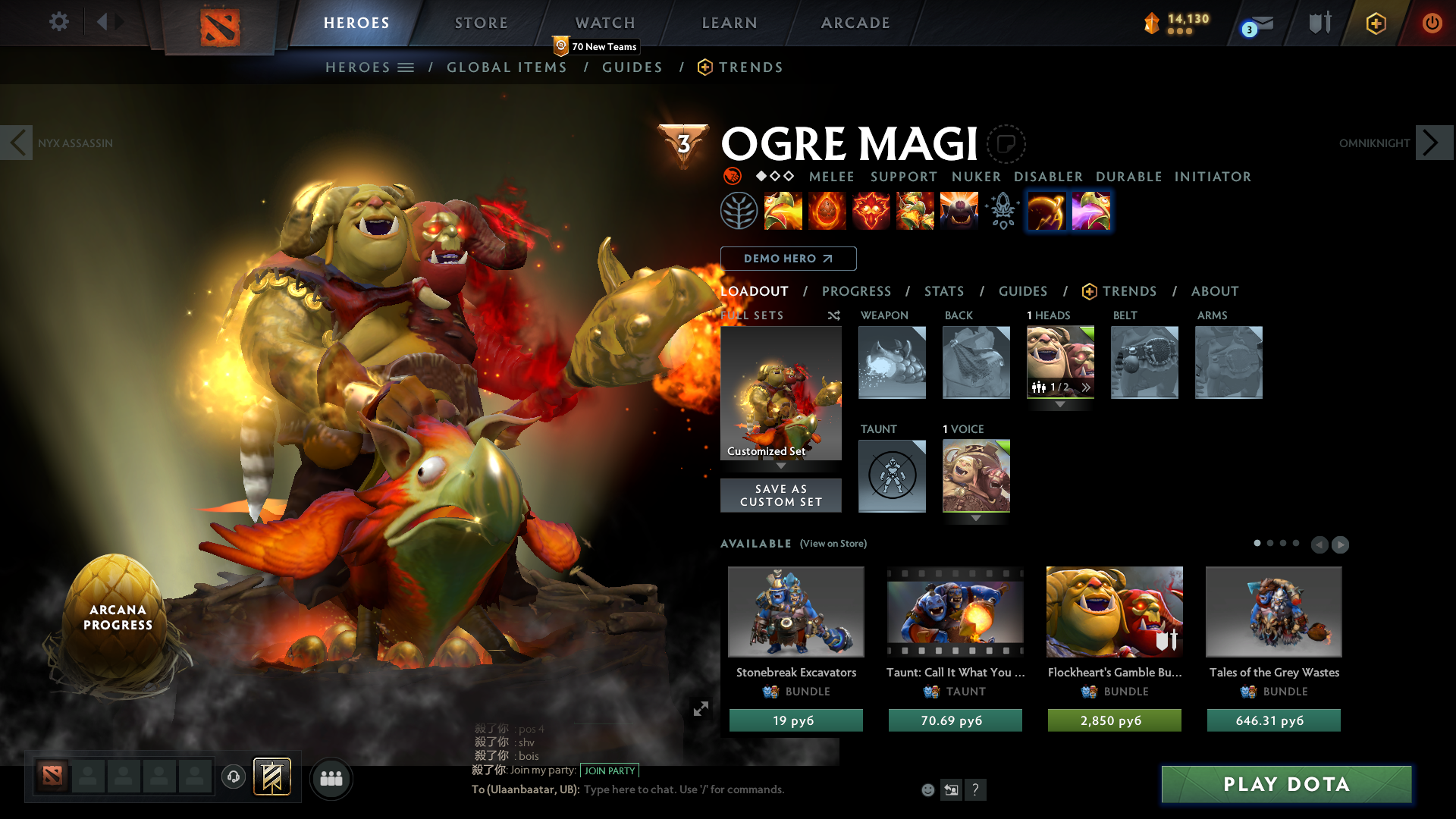The height and width of the screenshot is (819, 1456).
Task: Click the microphone icon near the party slots
Action: click(233, 778)
